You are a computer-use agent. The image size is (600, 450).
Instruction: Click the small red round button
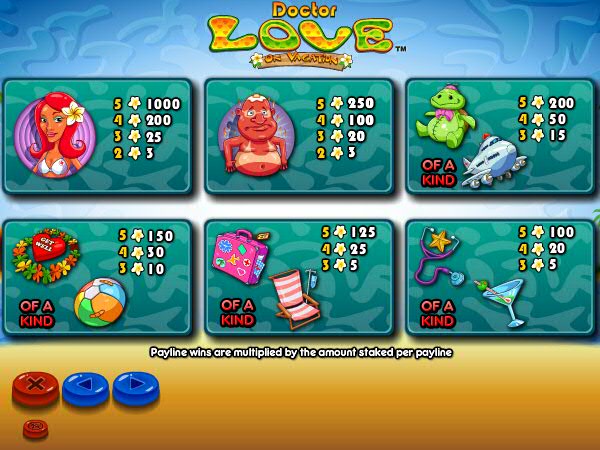pos(35,427)
